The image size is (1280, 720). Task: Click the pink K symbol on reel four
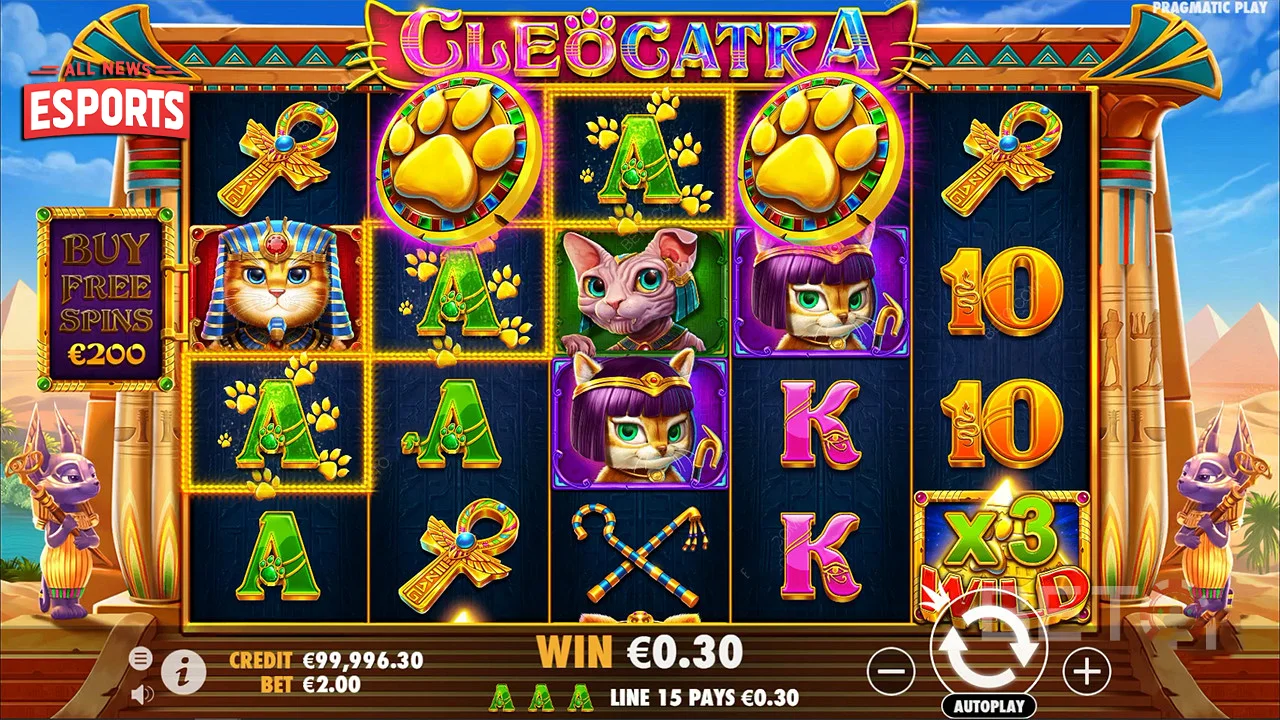click(822, 425)
